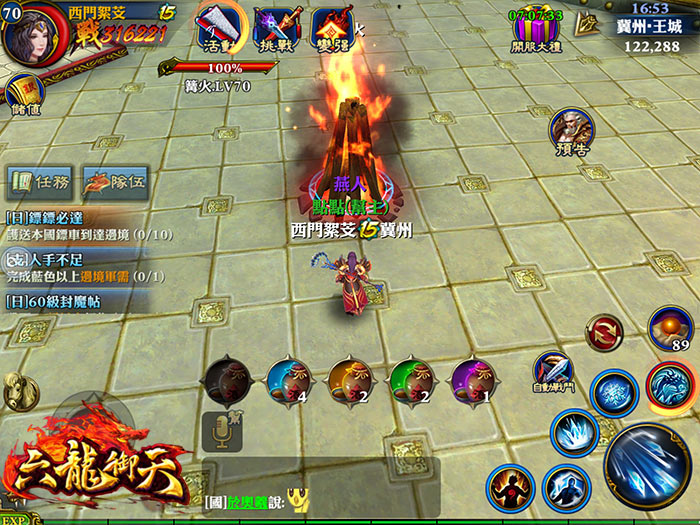Fire the large ice shard main attack
The image size is (700, 525).
[x=646, y=465]
